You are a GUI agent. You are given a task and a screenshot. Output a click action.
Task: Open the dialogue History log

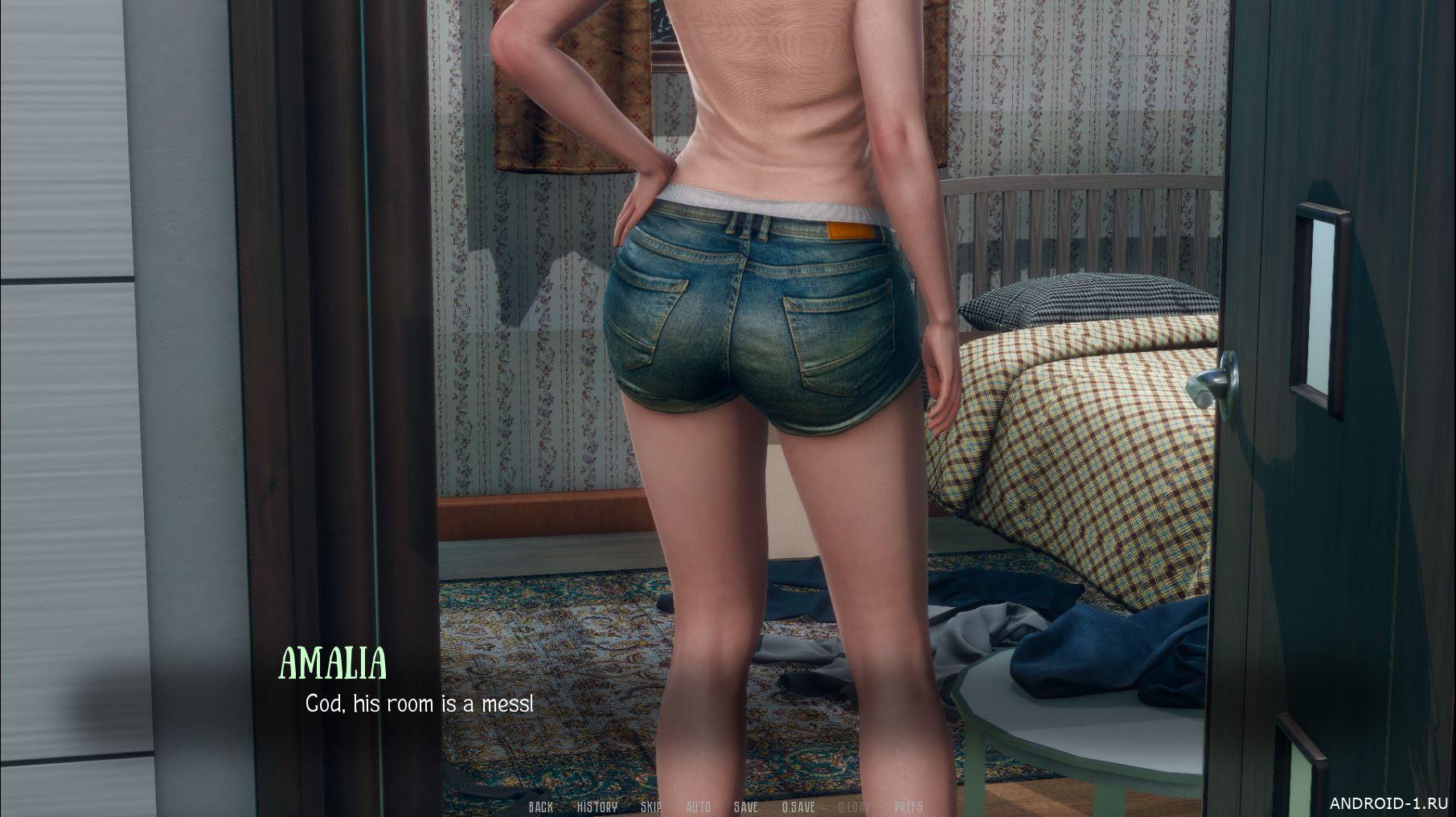coord(597,807)
